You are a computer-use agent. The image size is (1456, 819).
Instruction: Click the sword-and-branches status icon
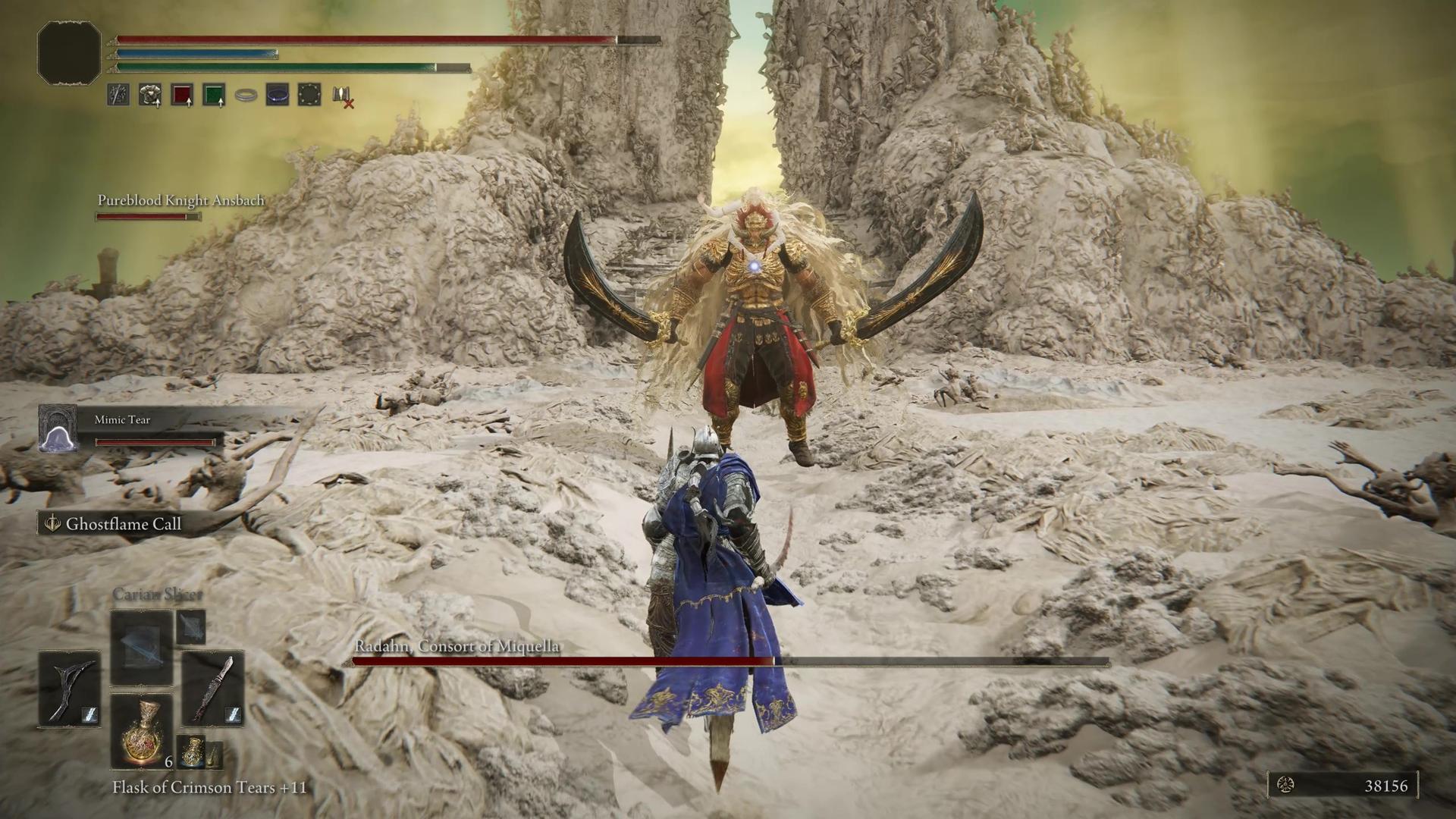click(118, 95)
